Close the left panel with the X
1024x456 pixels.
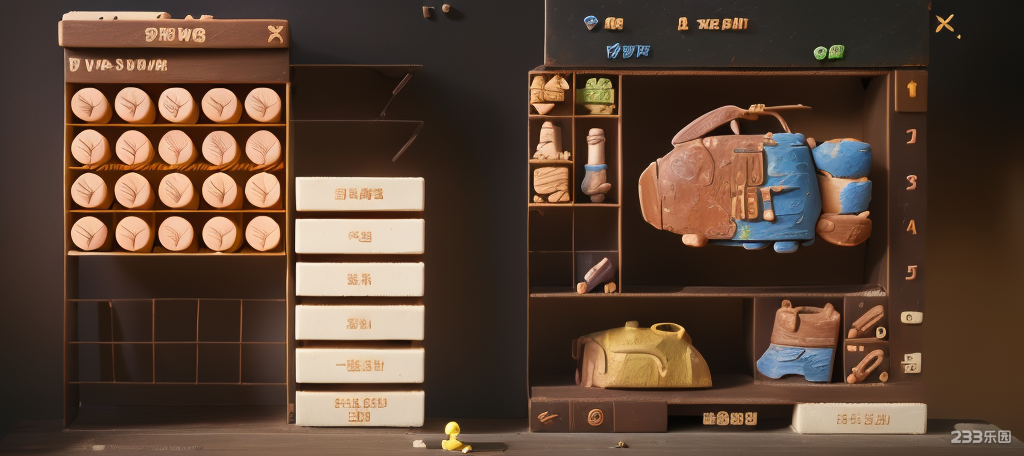point(276,34)
